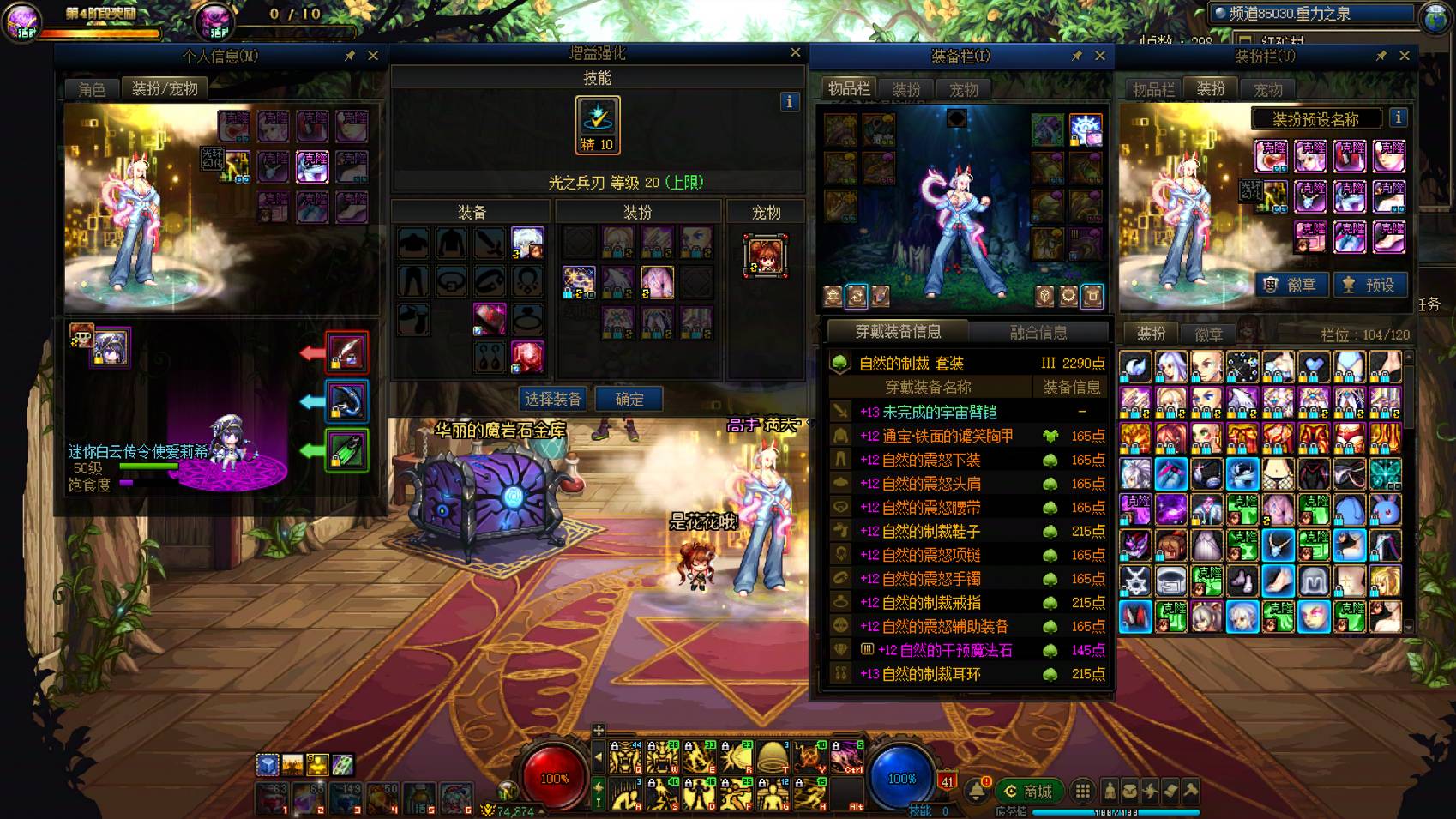Open the 徽章 emblem button
The width and height of the screenshot is (1456, 819).
(x=1291, y=285)
